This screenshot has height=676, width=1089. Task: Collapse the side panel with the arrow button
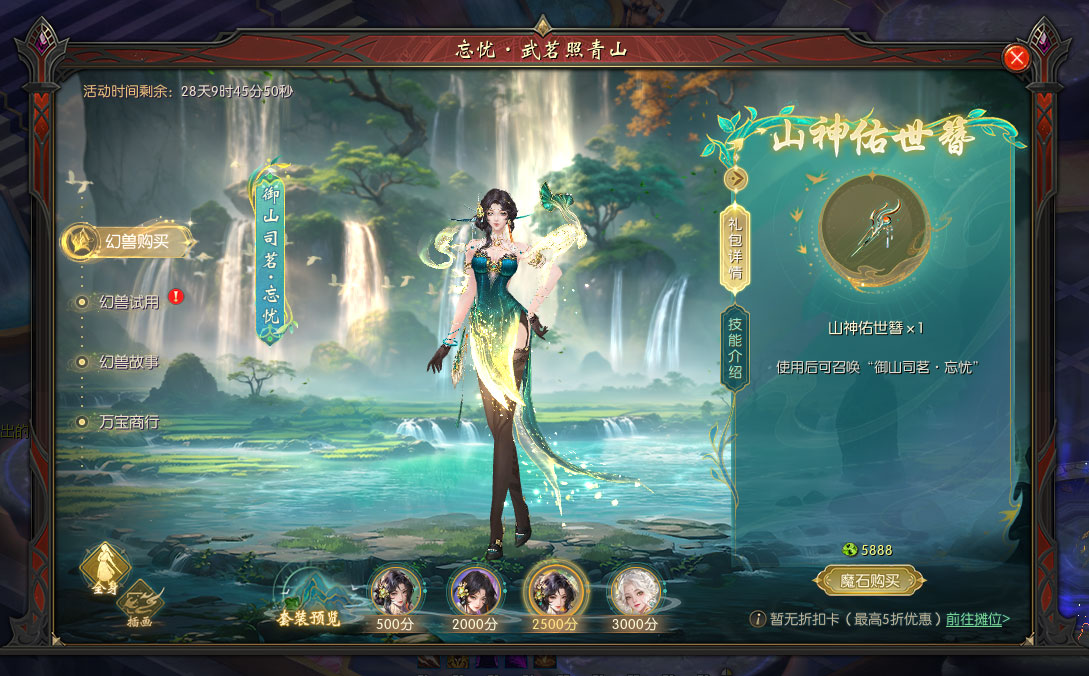[736, 178]
